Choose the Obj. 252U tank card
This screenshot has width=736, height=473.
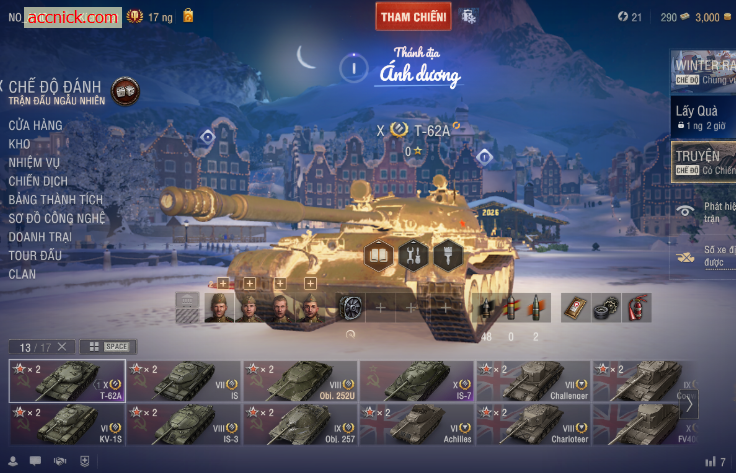pyautogui.click(x=301, y=381)
